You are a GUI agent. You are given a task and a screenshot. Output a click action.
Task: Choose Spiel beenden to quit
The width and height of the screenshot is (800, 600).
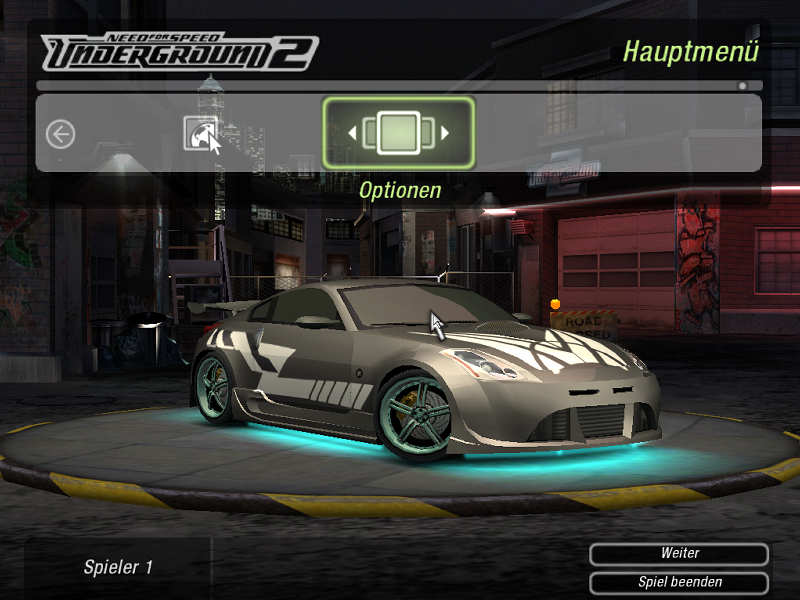(x=679, y=582)
